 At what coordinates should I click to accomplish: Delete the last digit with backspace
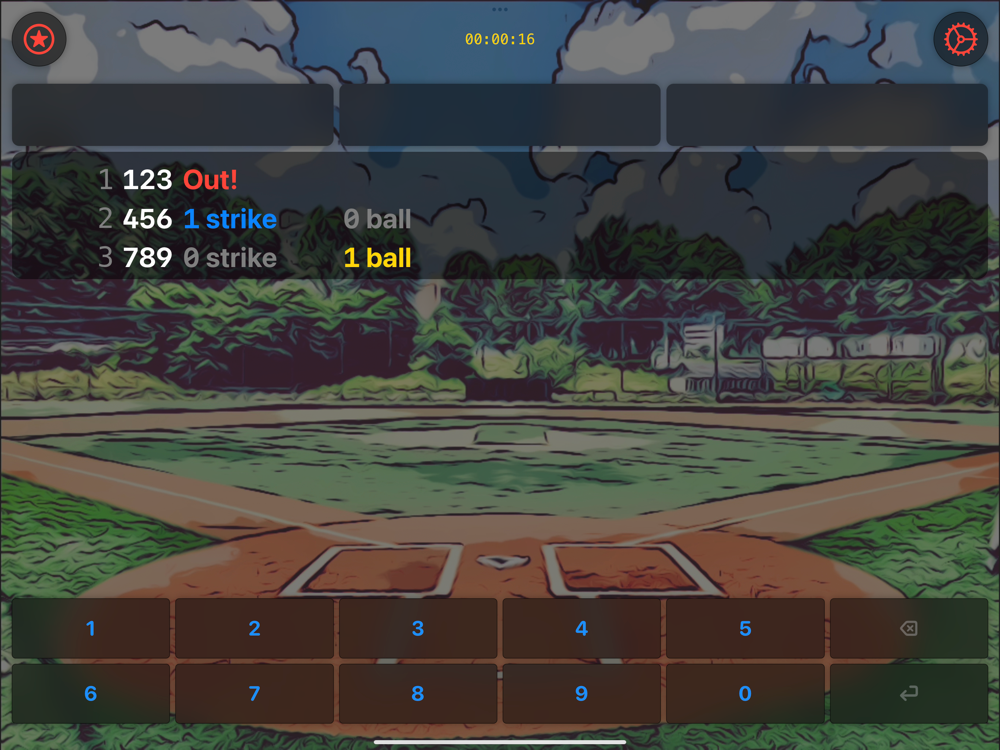point(908,628)
